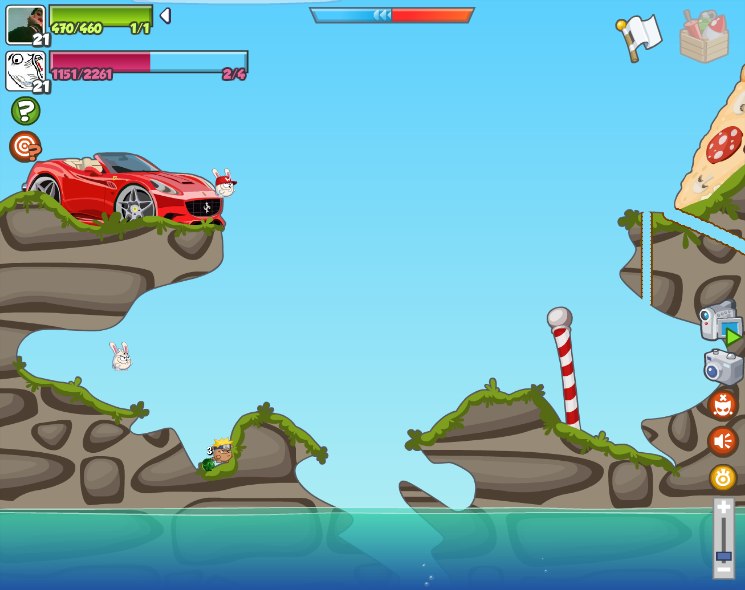Open the green question mark help
The image size is (745, 590).
(x=25, y=110)
